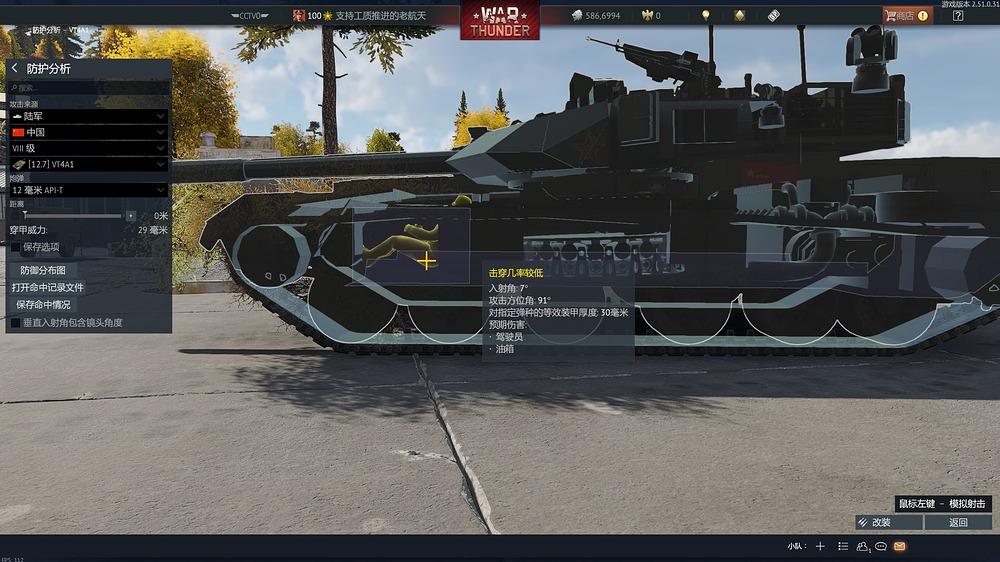
Task: Click the 返回 return button
Action: (x=958, y=522)
